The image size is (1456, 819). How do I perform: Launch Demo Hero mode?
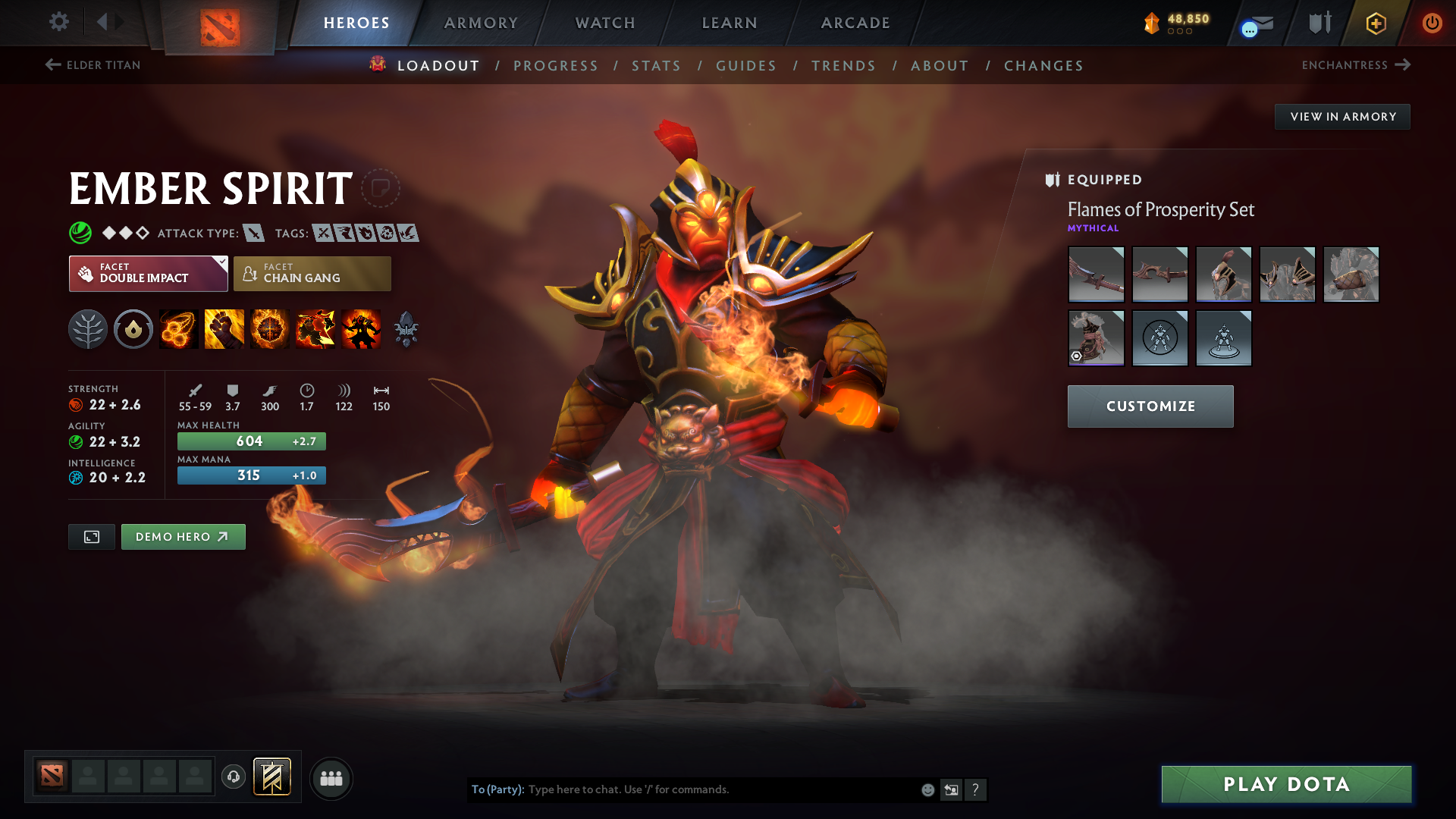click(x=183, y=537)
